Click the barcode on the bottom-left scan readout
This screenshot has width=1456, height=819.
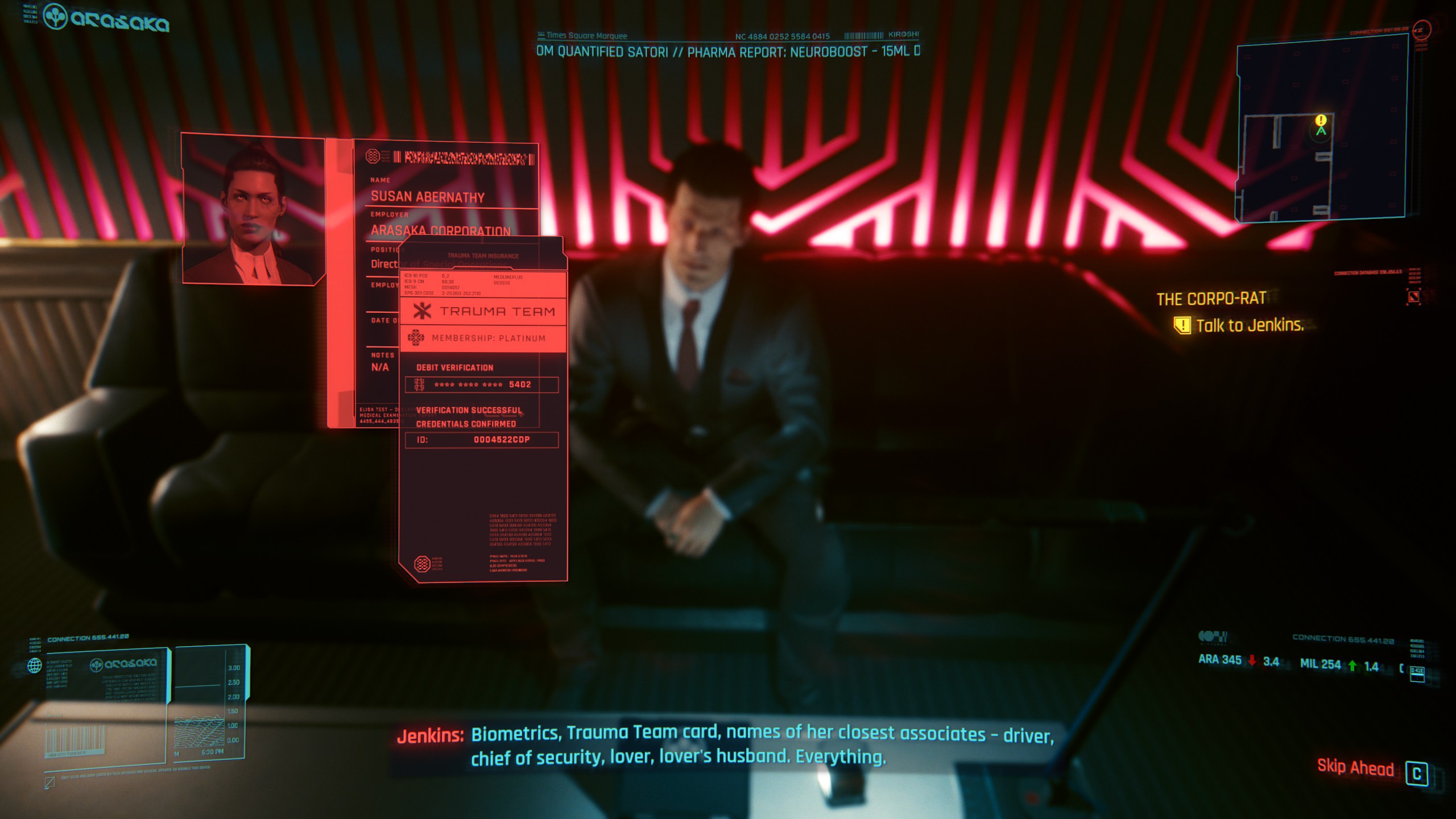[76, 738]
